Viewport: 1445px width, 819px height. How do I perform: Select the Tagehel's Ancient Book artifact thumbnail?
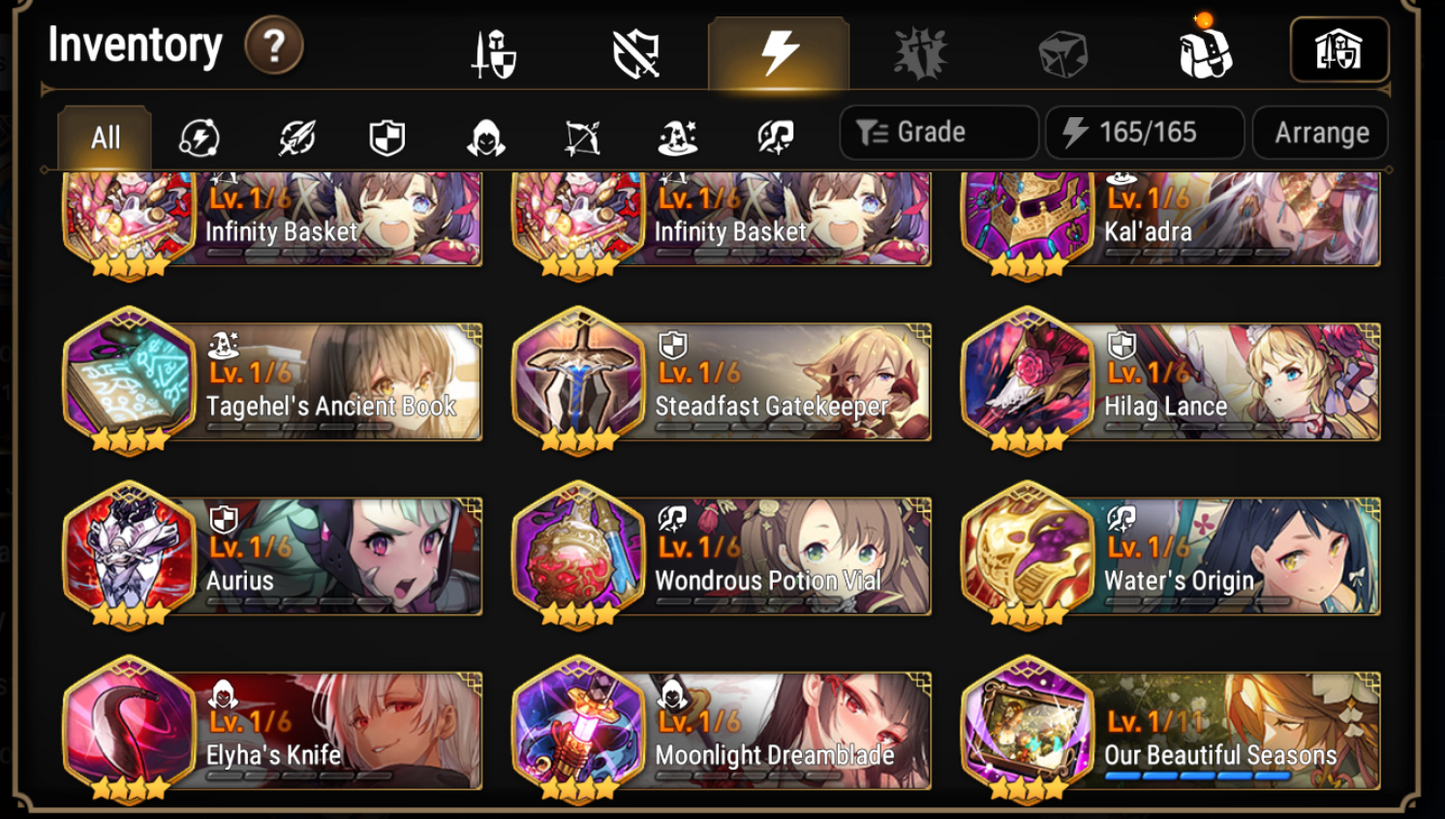128,381
